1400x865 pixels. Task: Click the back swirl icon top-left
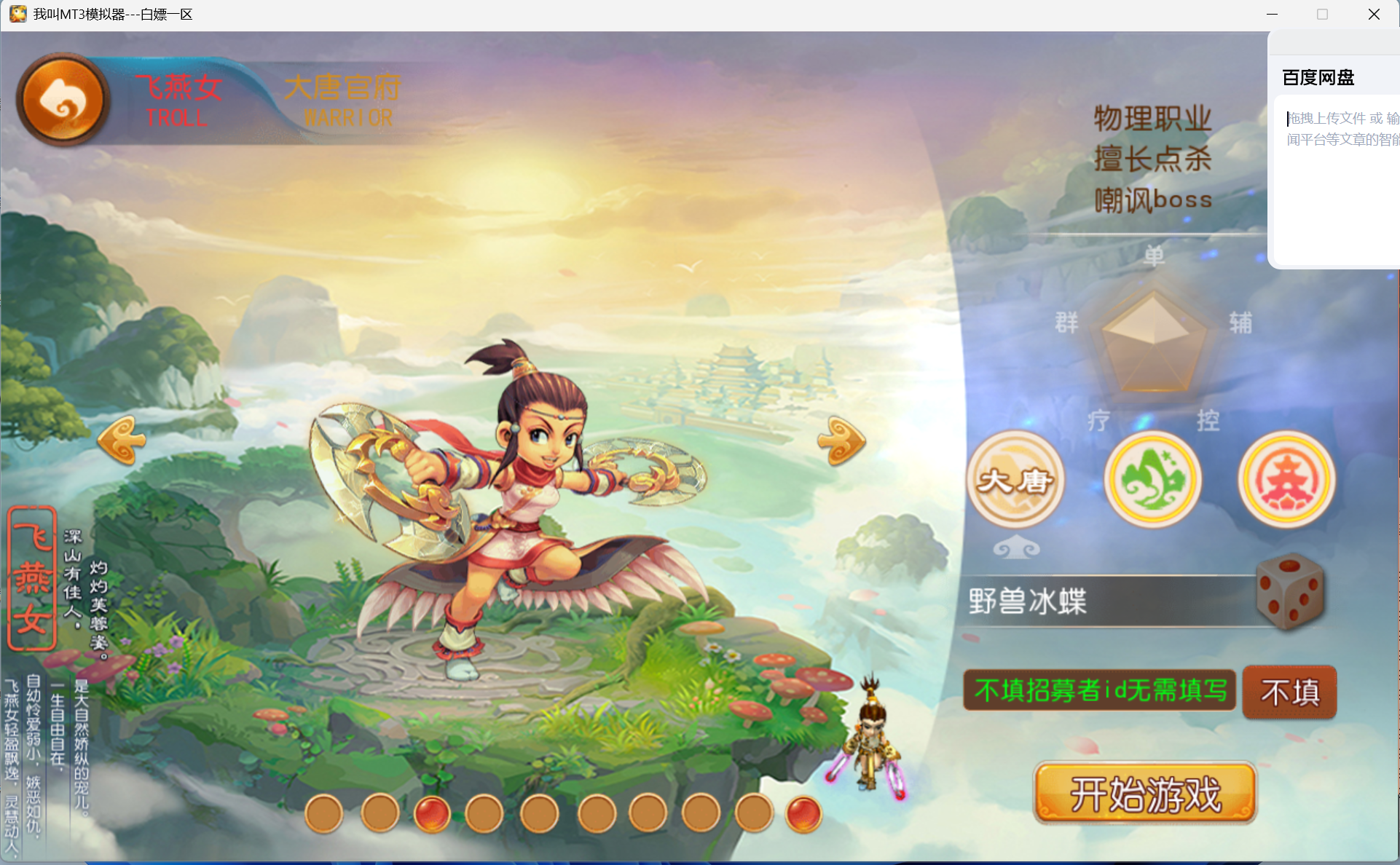coord(62,98)
